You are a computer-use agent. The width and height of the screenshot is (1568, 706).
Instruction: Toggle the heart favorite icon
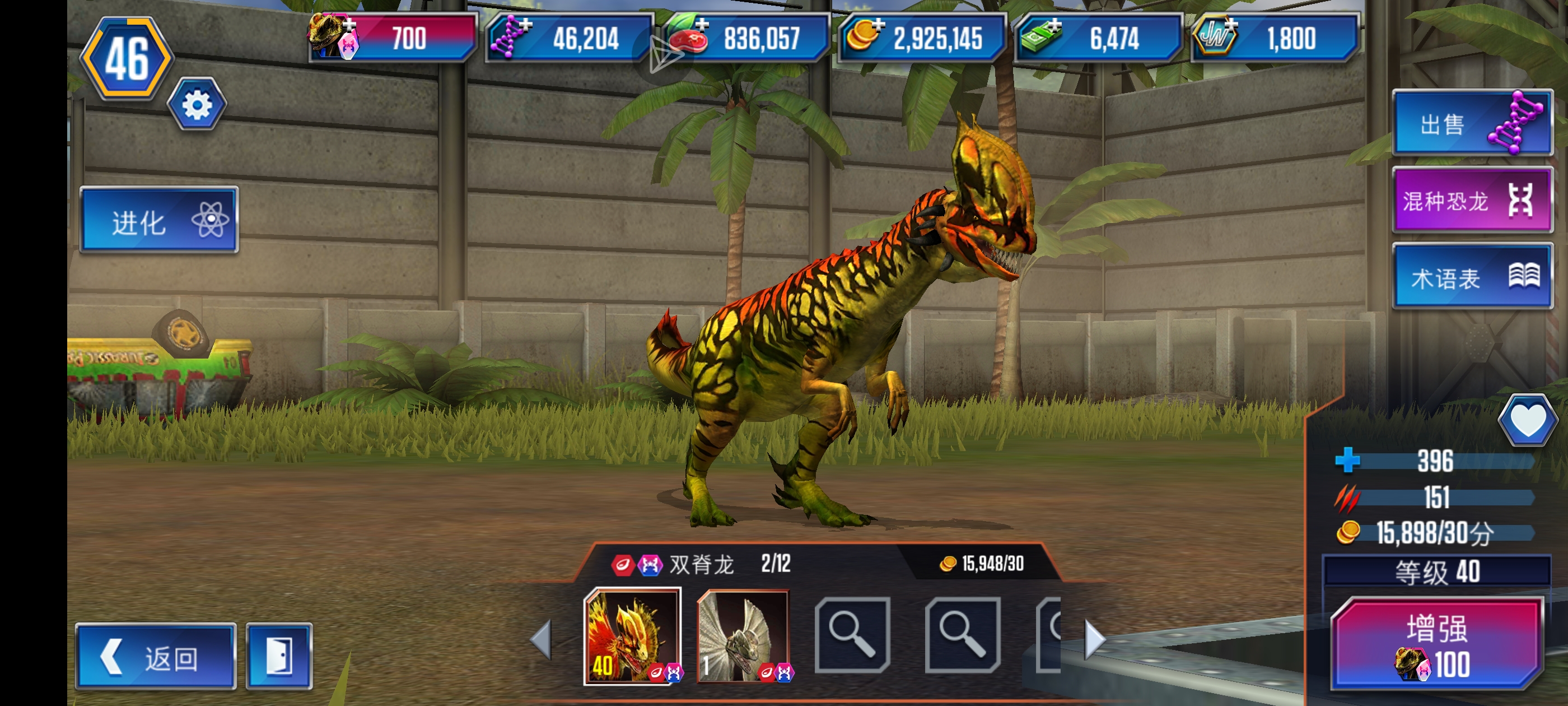click(x=1527, y=420)
